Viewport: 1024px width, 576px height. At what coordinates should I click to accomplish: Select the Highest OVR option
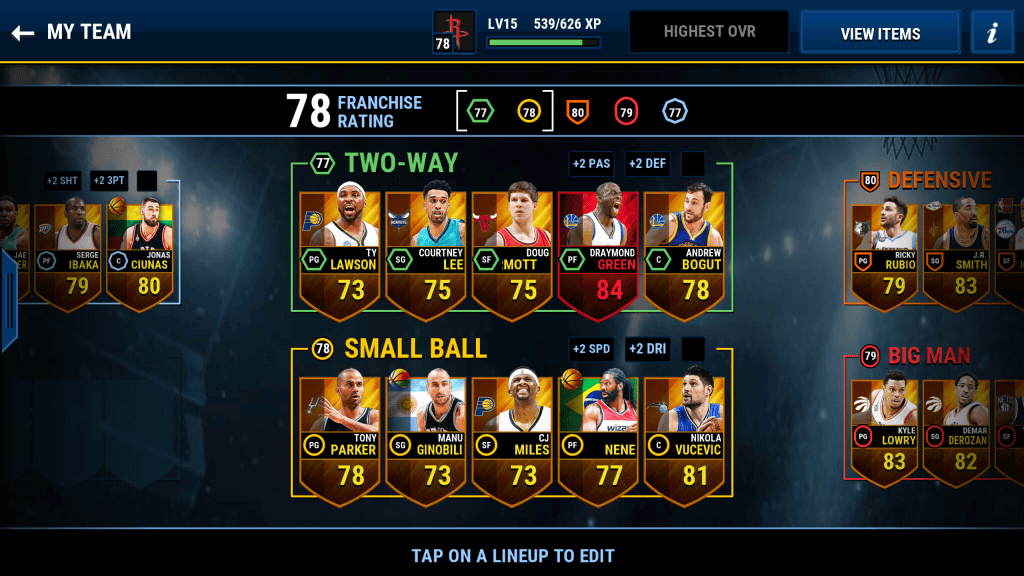coord(708,32)
